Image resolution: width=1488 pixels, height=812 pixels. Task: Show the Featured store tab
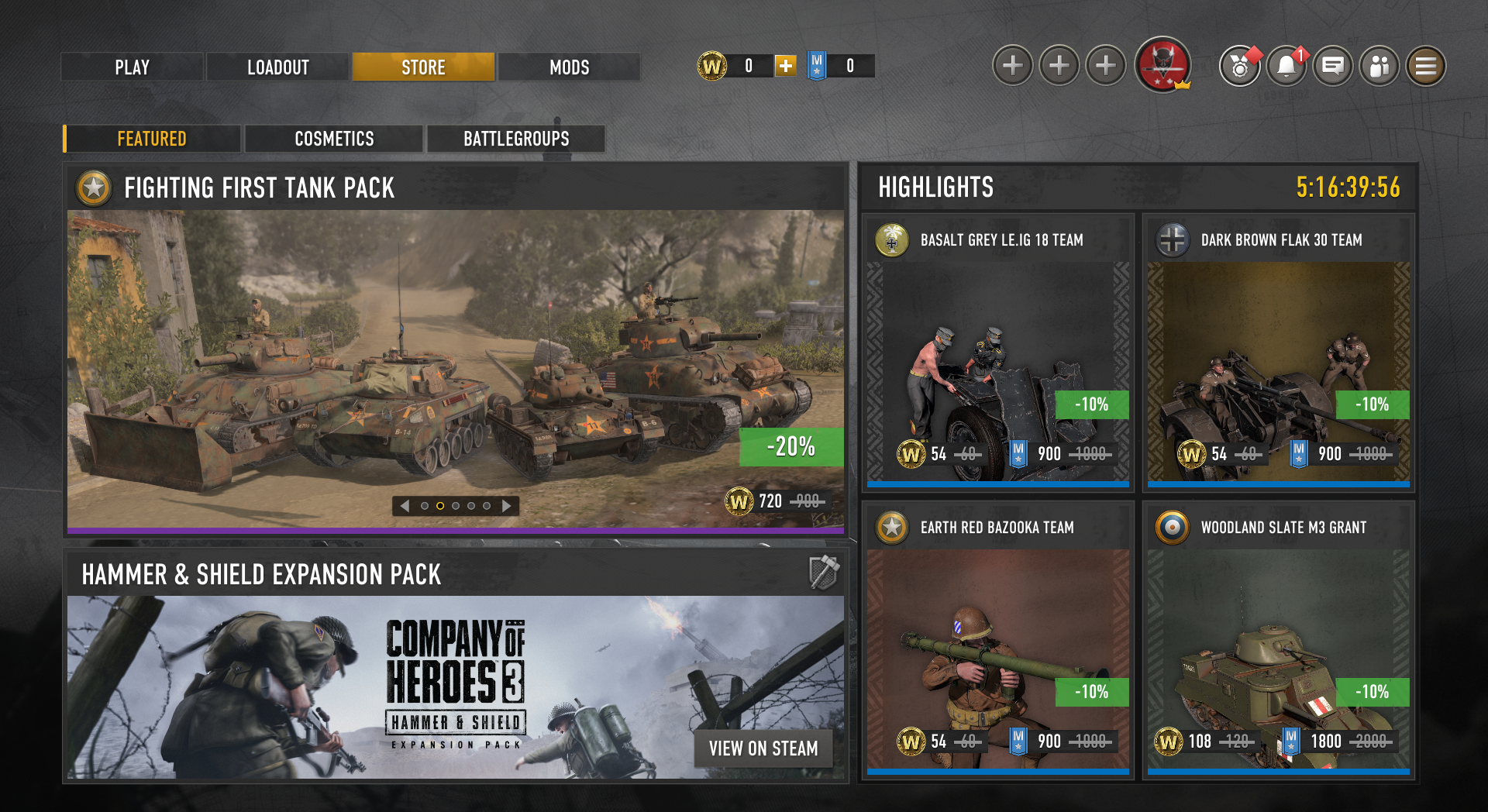point(152,139)
